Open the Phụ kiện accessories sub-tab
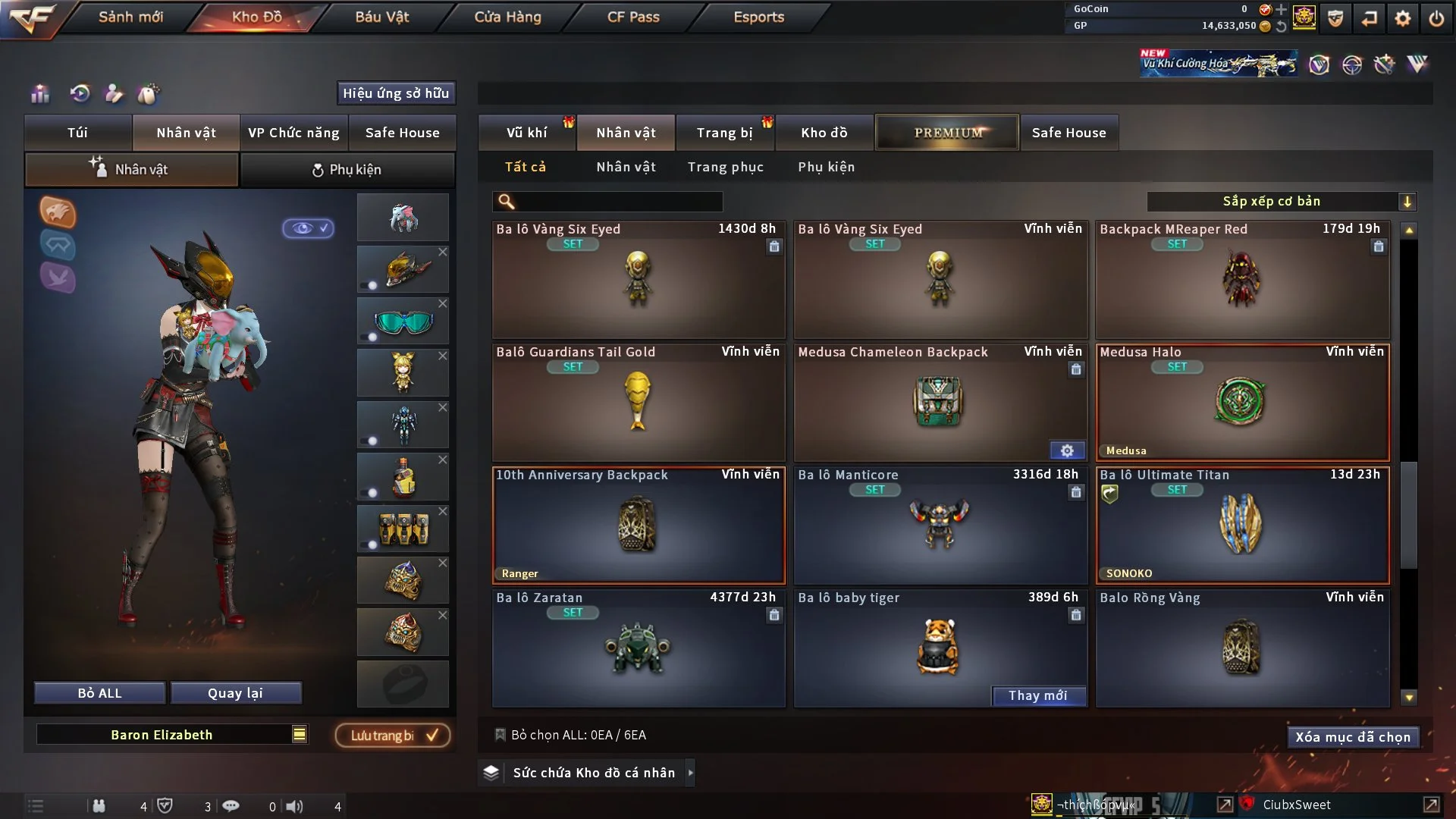 tap(347, 170)
